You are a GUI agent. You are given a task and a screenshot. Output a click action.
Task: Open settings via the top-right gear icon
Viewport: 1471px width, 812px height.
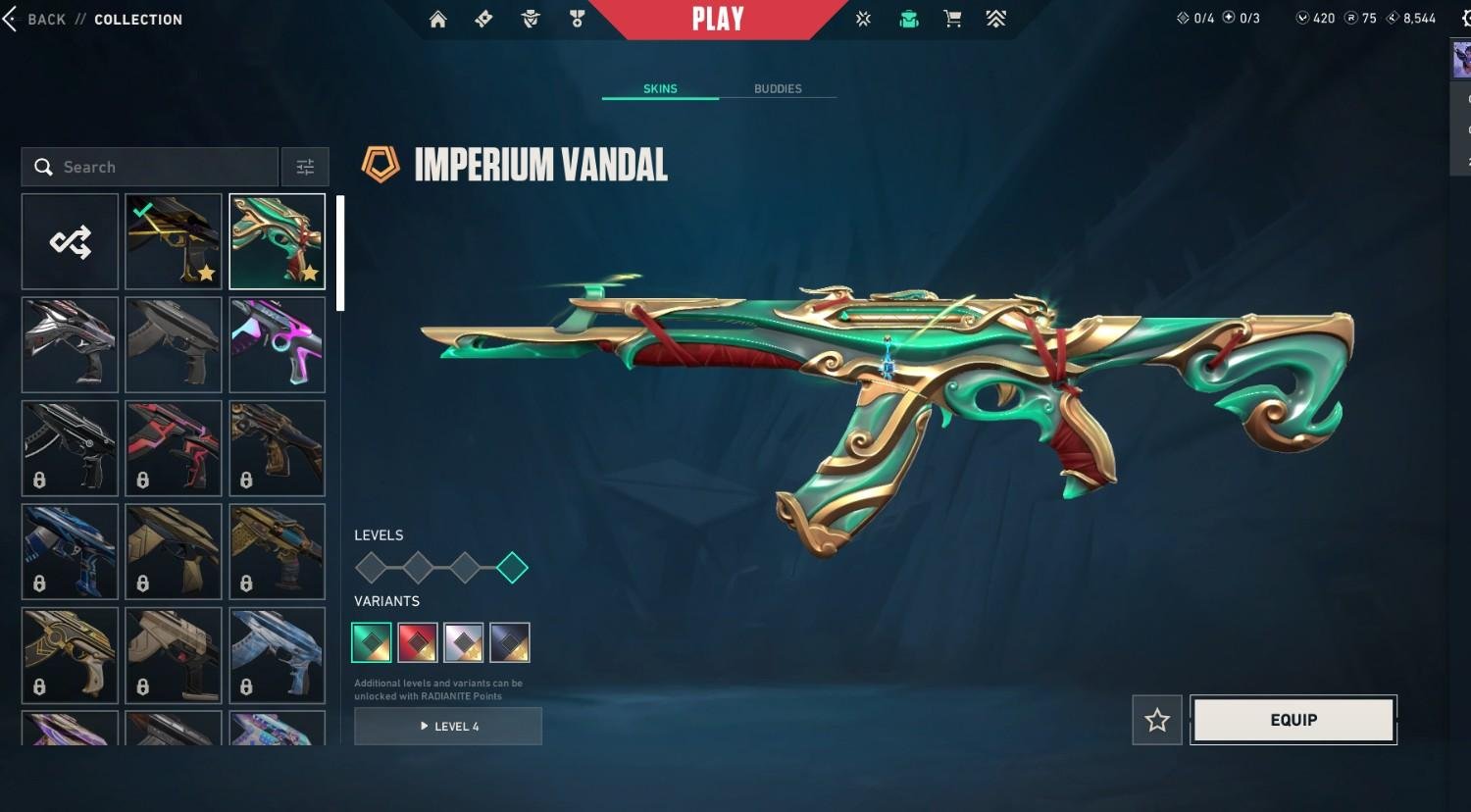tap(1465, 19)
